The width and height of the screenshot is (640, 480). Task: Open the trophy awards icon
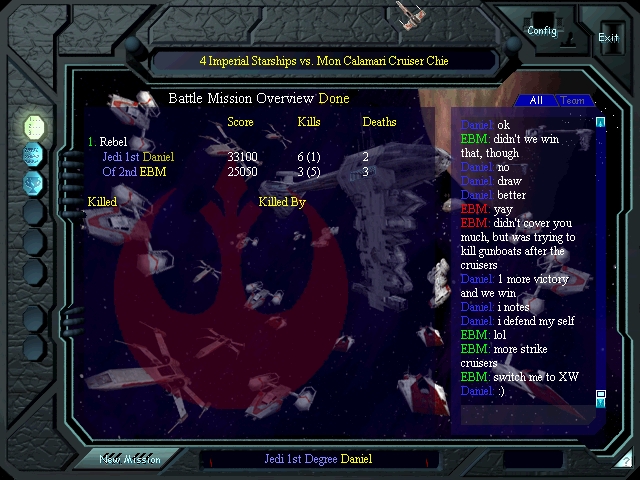click(34, 182)
